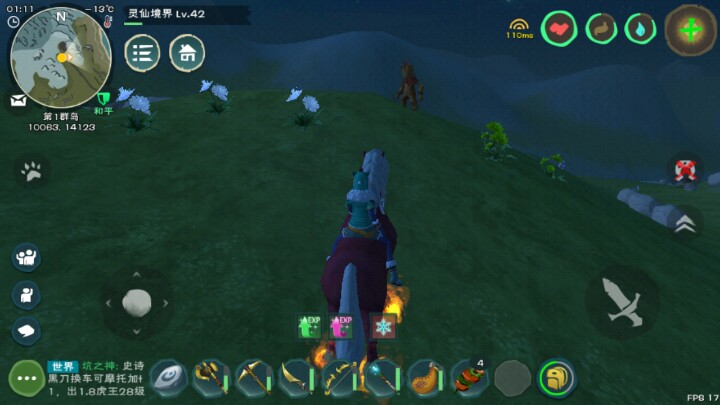Select the first silver disc hotbar slot
The height and width of the screenshot is (405, 720).
(x=168, y=378)
